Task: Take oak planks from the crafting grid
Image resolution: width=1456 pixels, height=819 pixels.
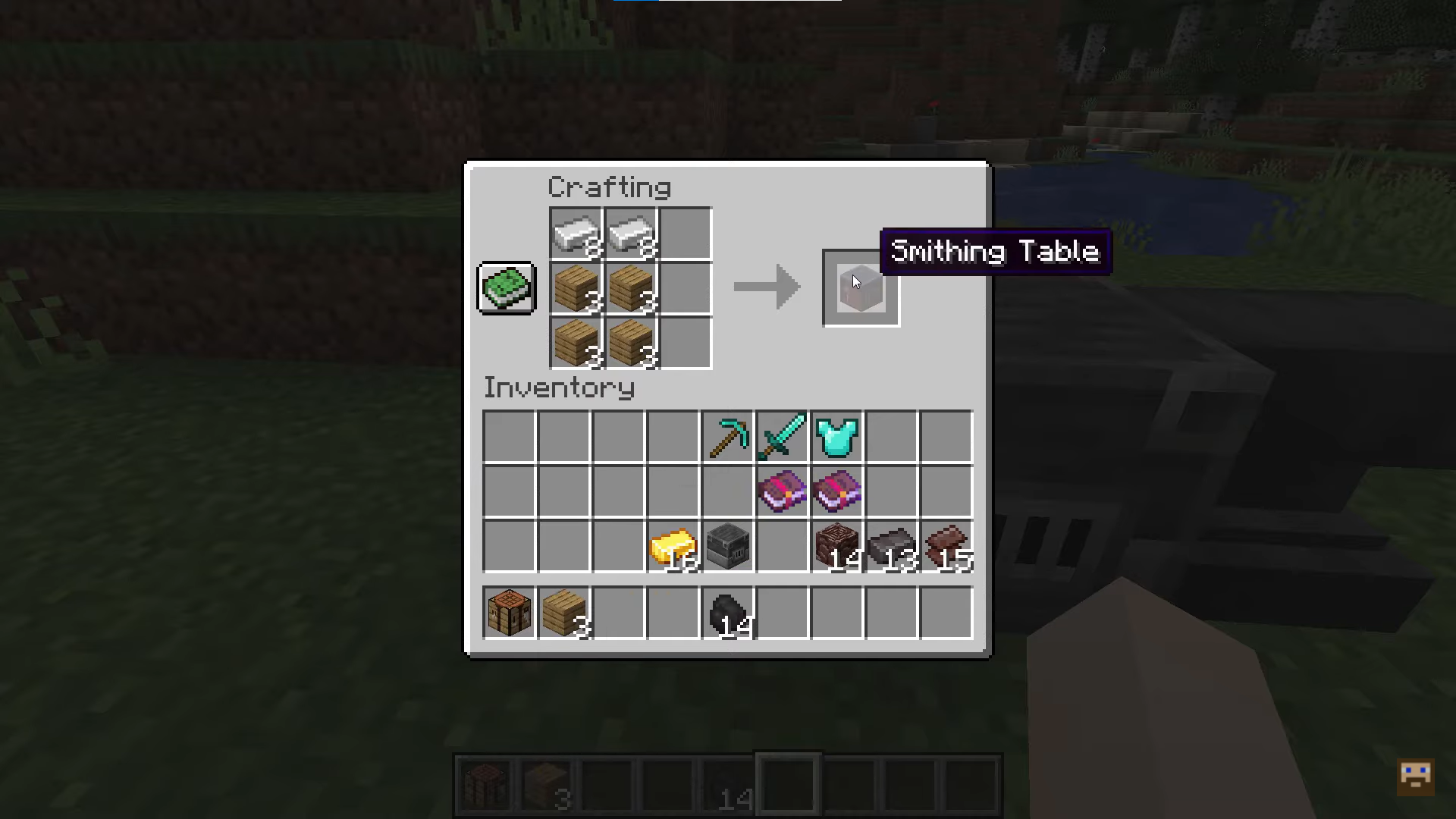Action: point(576,288)
